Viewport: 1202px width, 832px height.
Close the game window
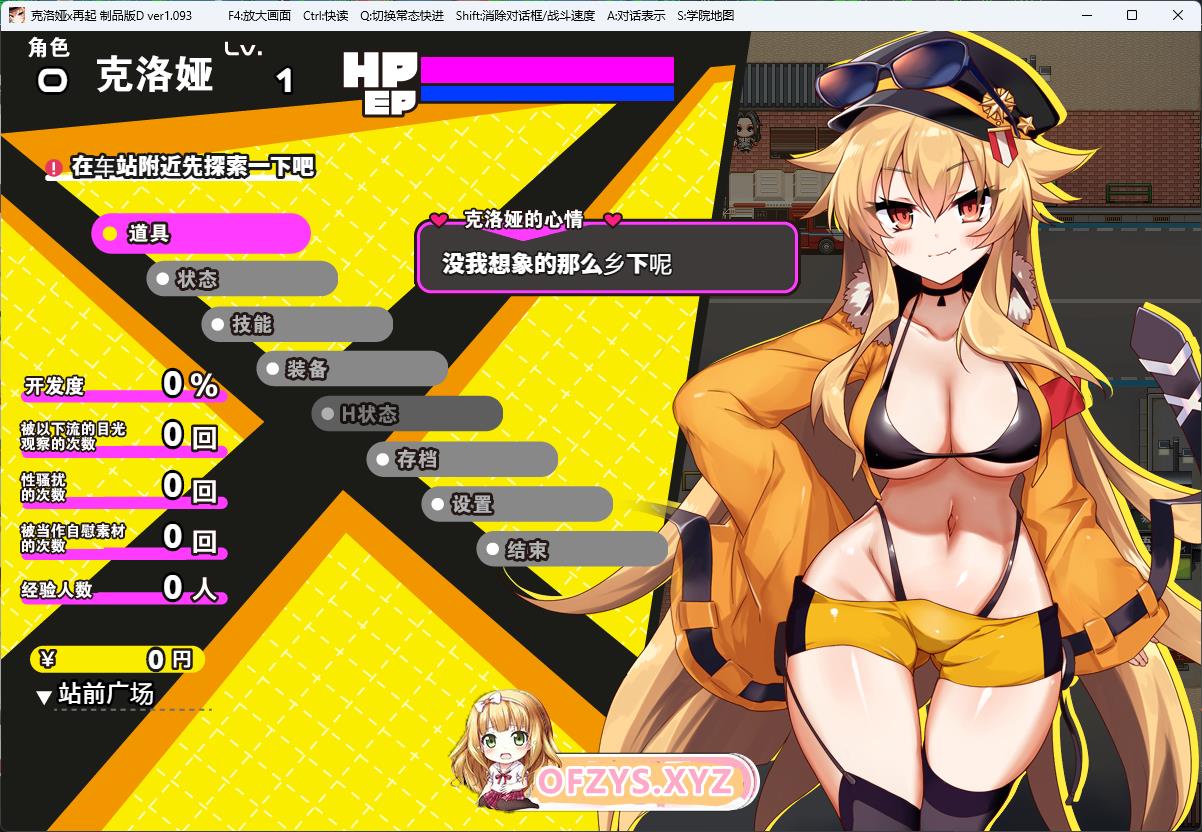(1177, 15)
